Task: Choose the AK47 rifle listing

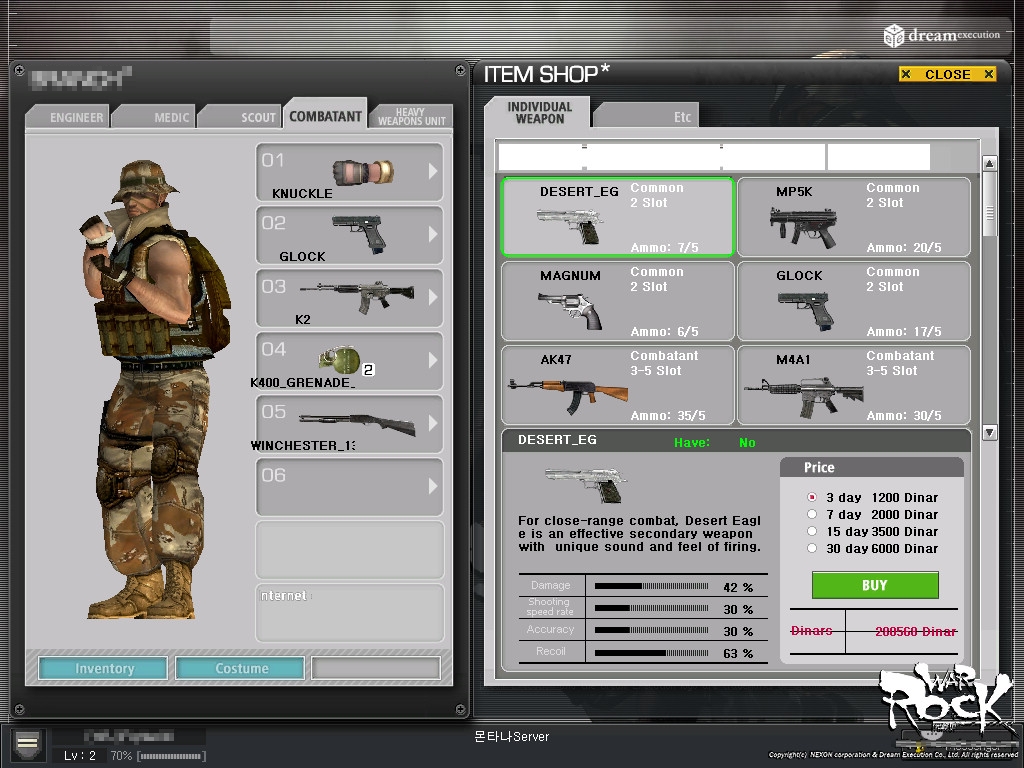Action: (x=617, y=386)
